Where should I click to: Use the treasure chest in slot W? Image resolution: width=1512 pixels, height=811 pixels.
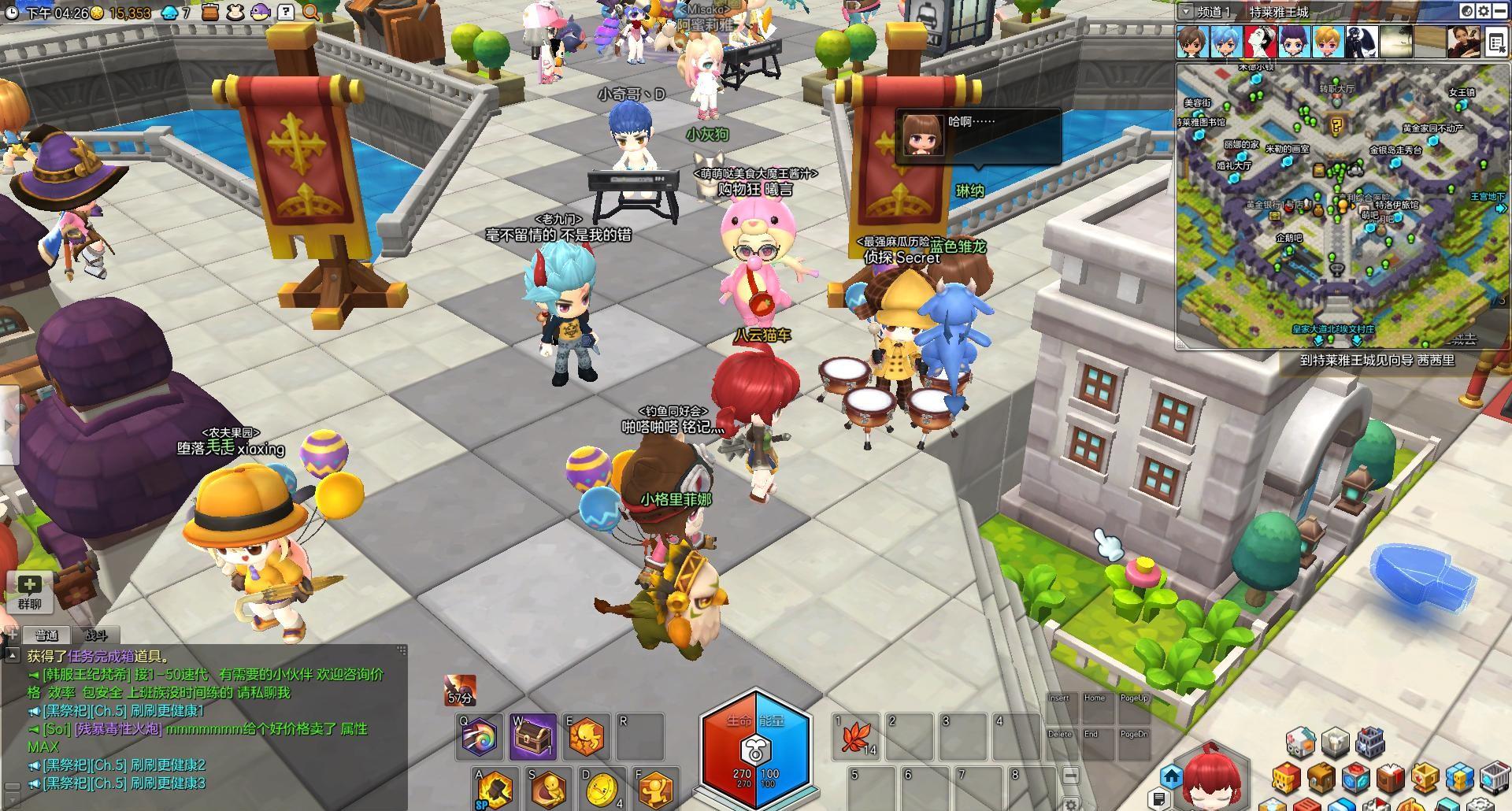(x=534, y=739)
